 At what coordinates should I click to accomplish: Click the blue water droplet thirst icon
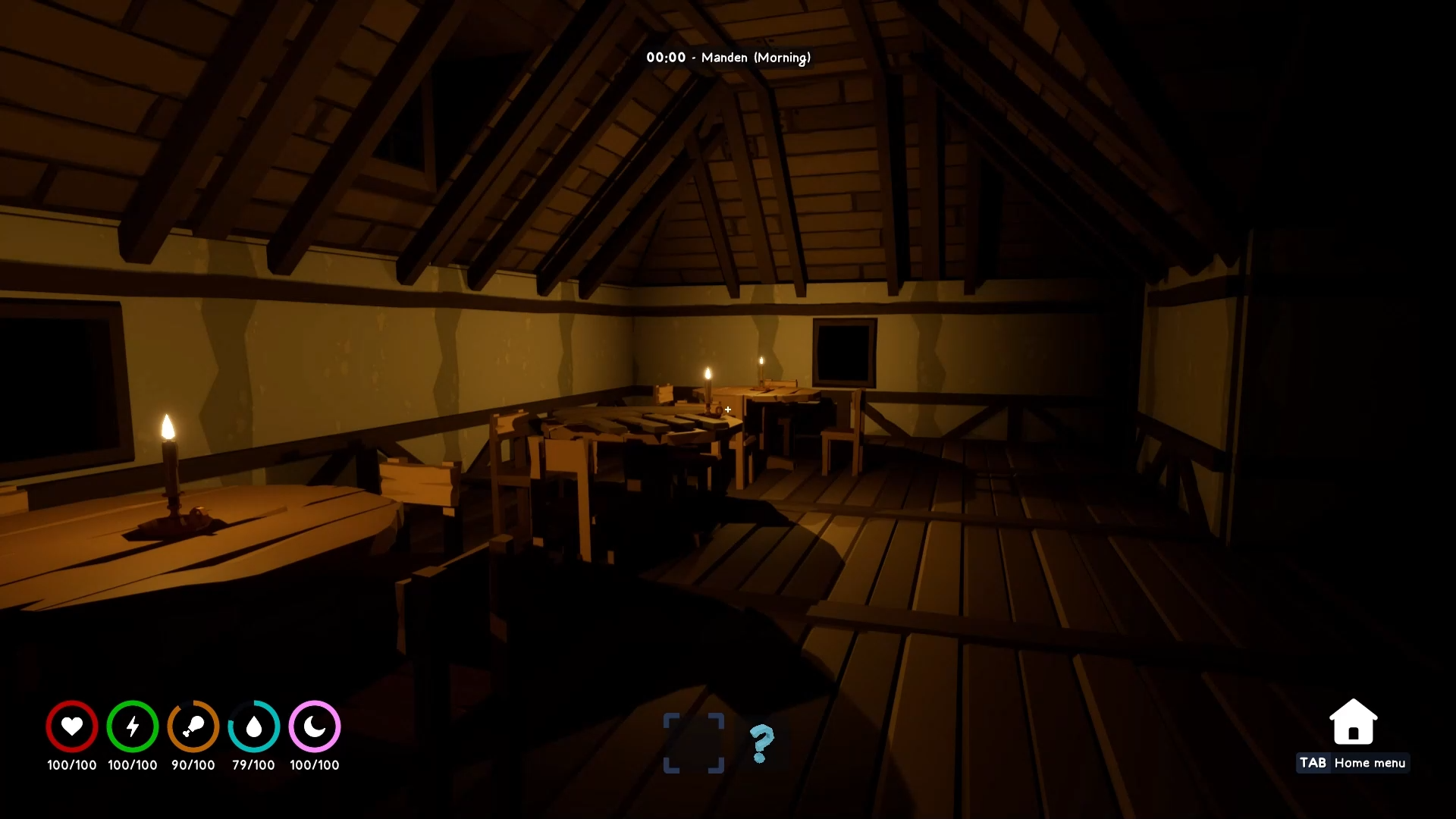click(253, 726)
